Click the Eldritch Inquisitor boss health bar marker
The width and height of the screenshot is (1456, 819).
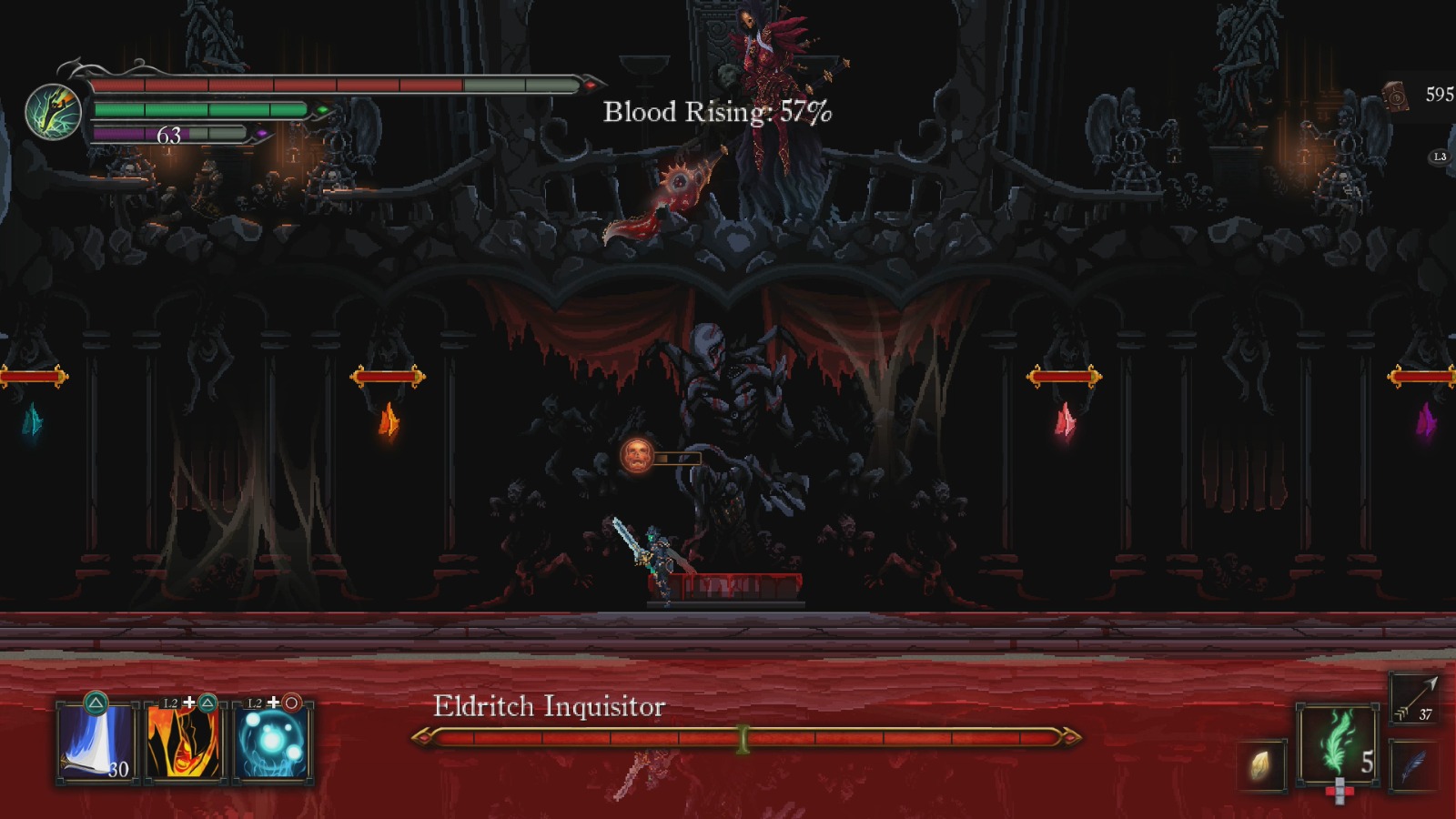point(742,737)
